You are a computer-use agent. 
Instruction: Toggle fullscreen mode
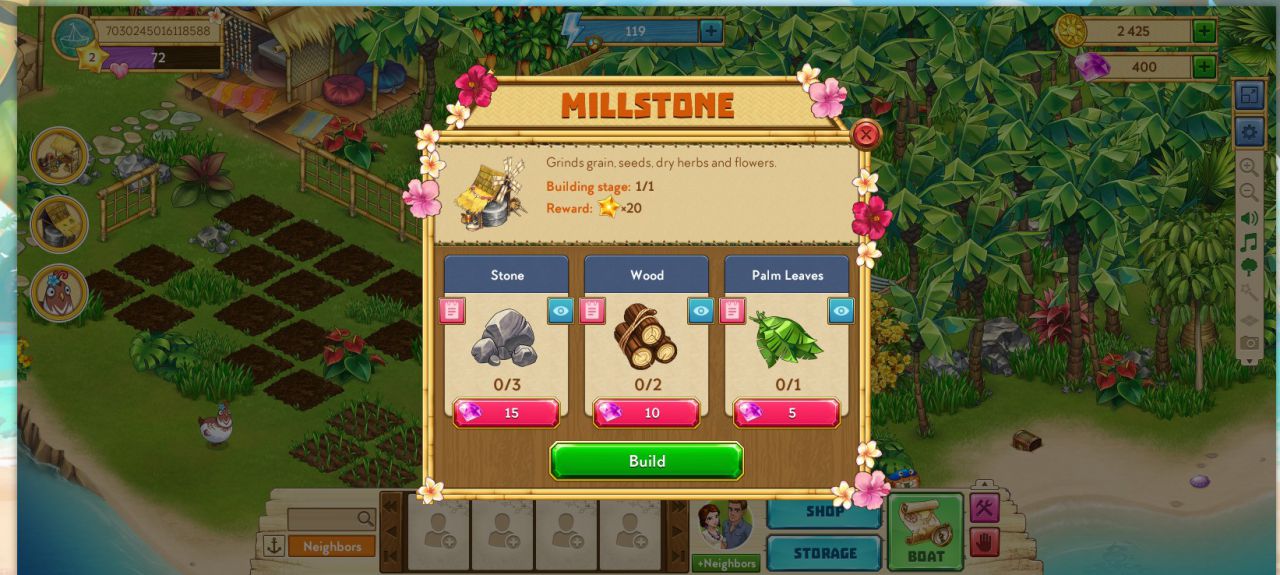click(x=1249, y=96)
